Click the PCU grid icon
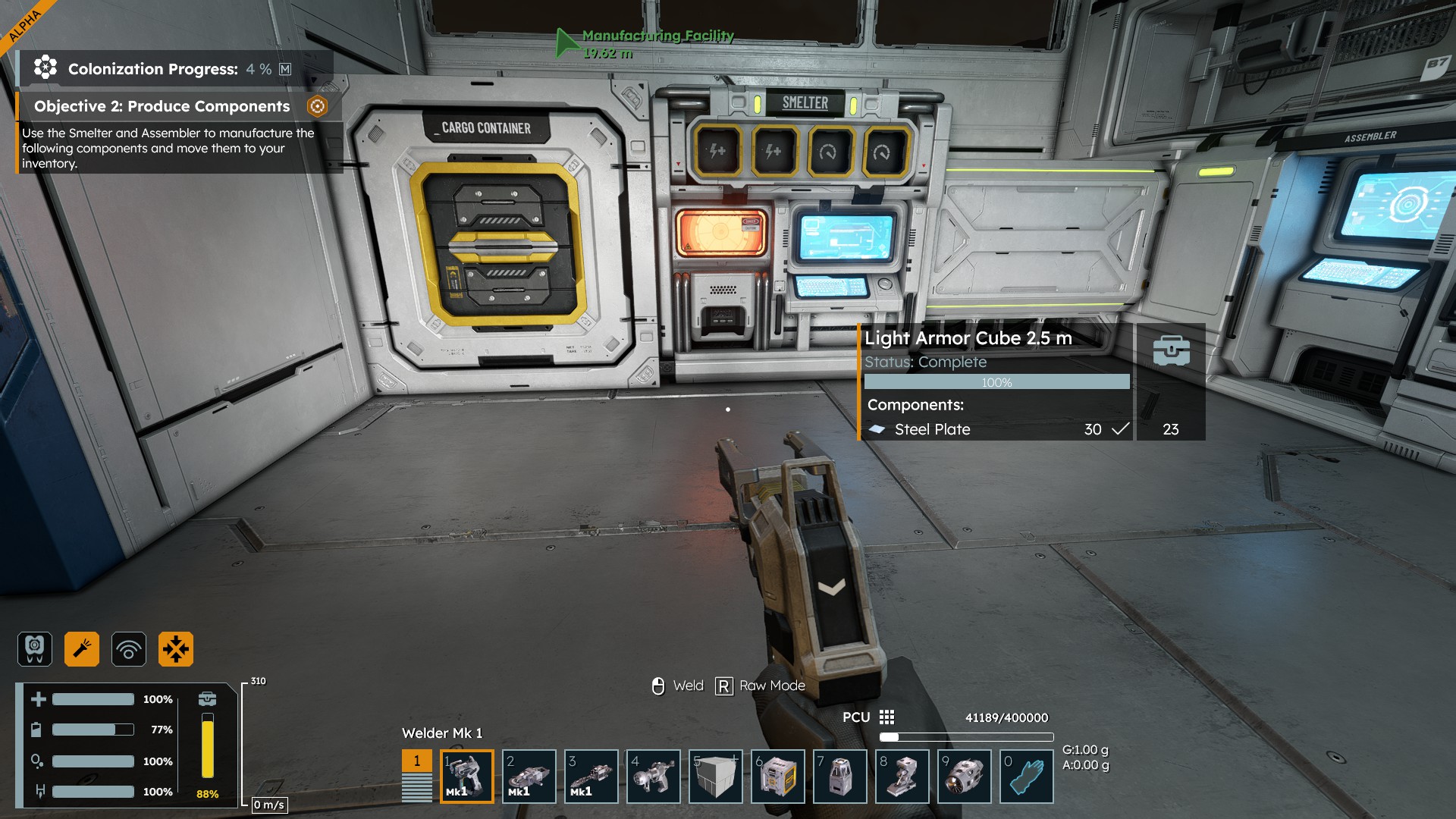 pos(886,717)
